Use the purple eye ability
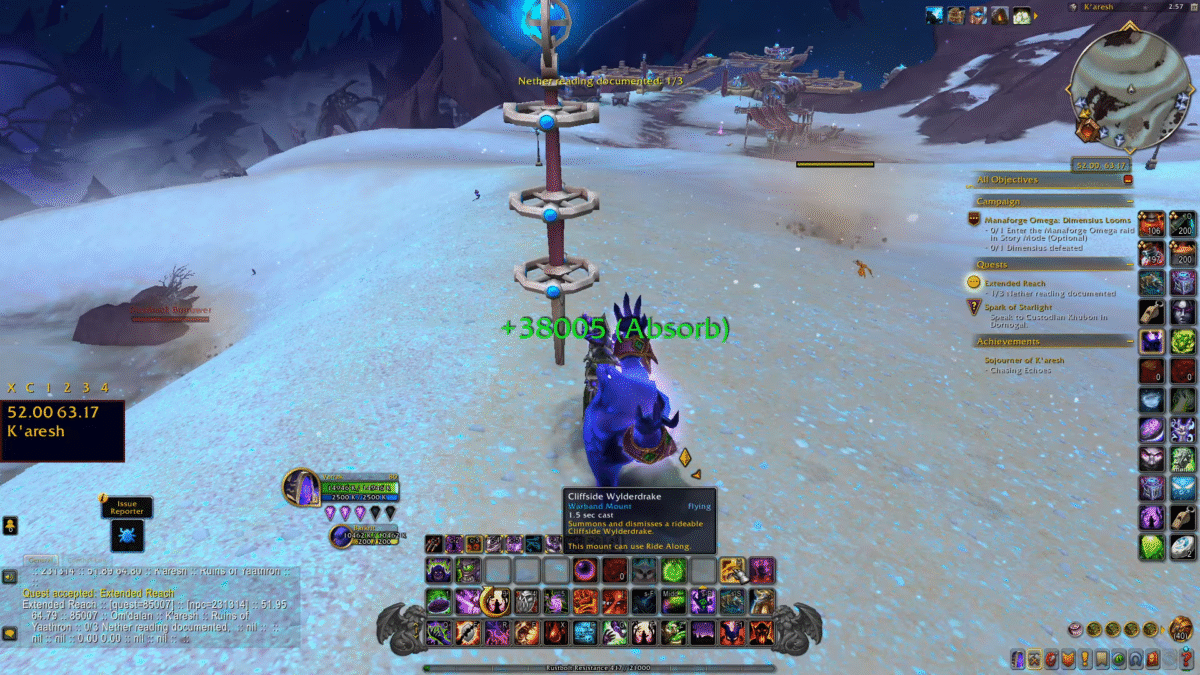Image resolution: width=1200 pixels, height=675 pixels. pos(585,571)
